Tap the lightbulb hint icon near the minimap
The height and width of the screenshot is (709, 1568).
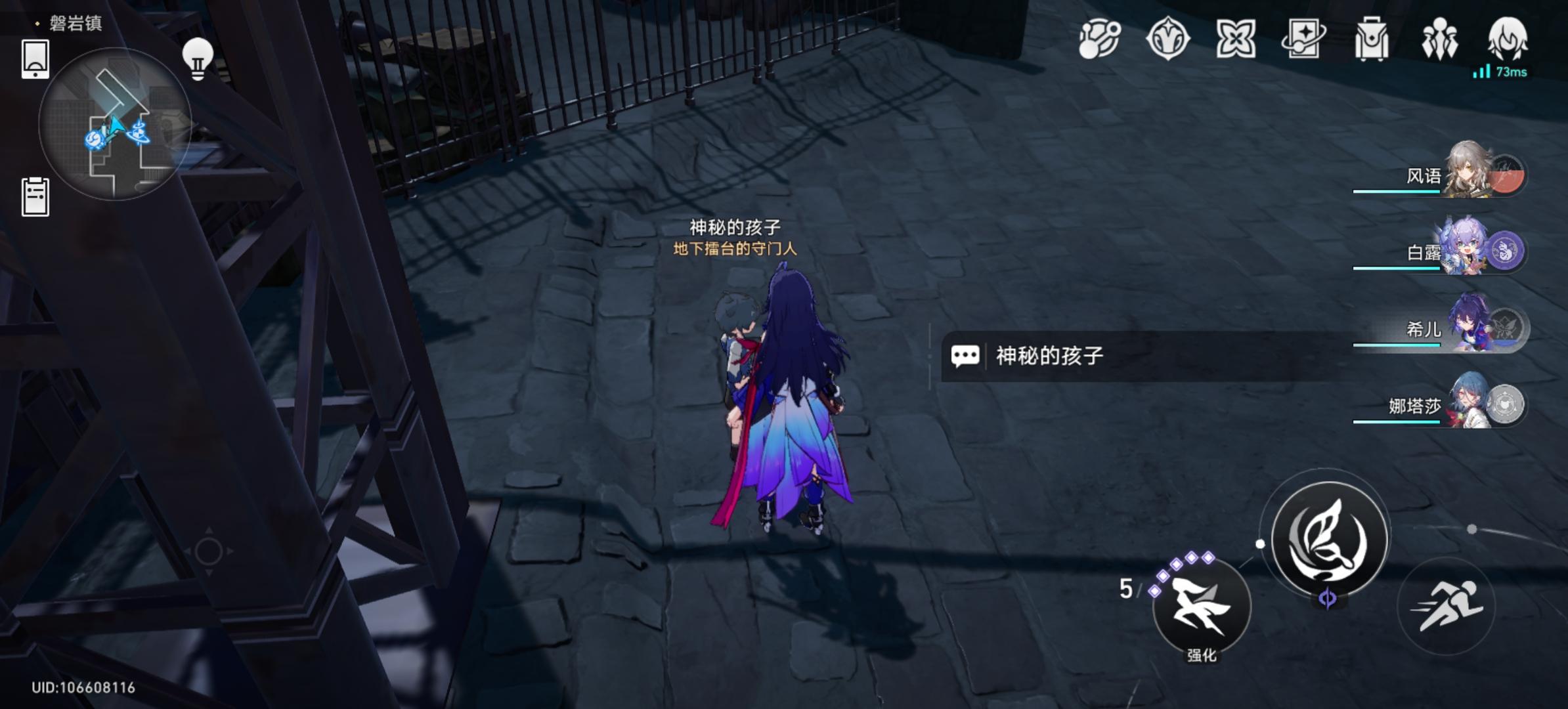point(196,58)
